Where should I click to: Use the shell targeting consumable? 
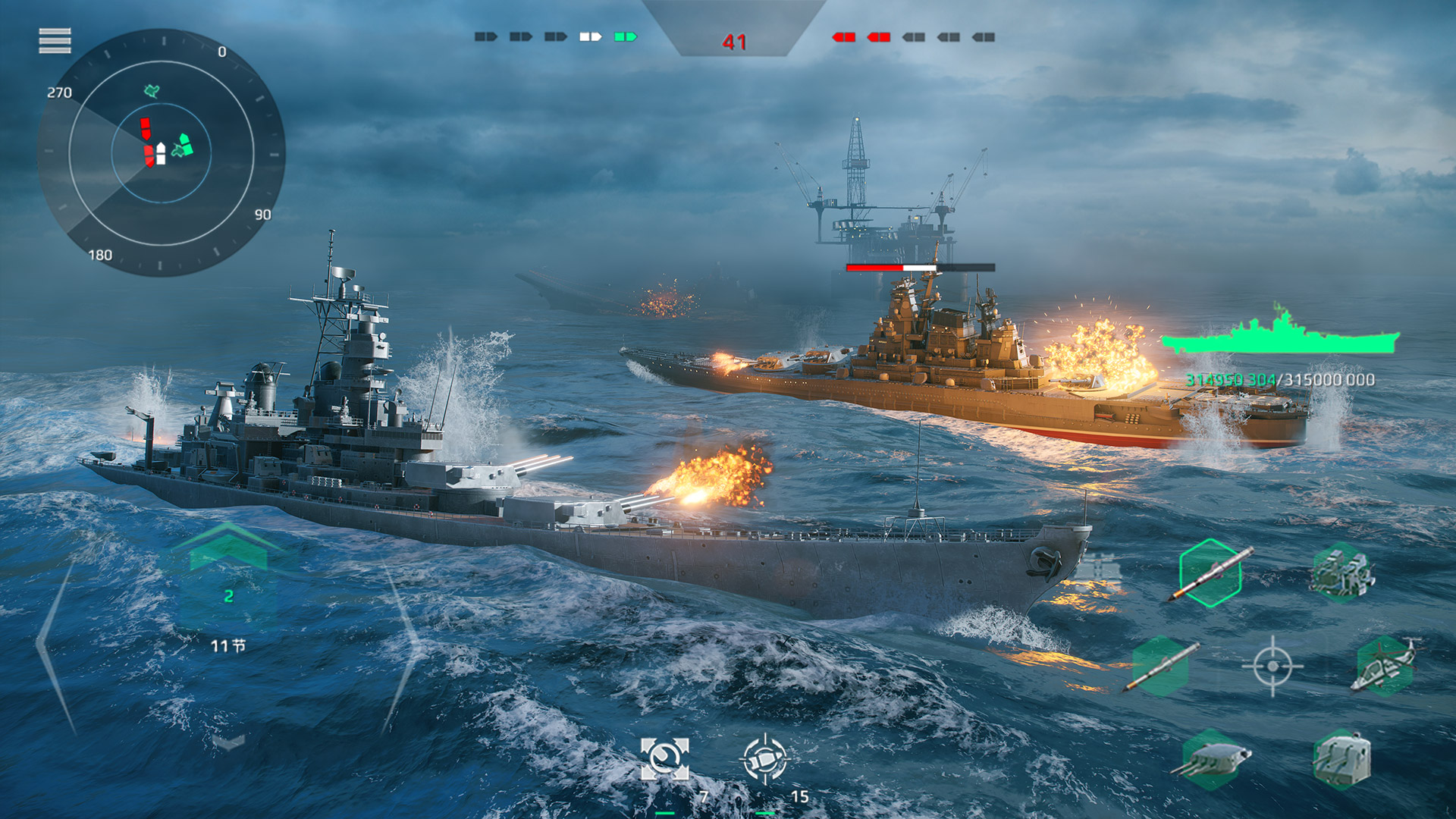(x=765, y=758)
